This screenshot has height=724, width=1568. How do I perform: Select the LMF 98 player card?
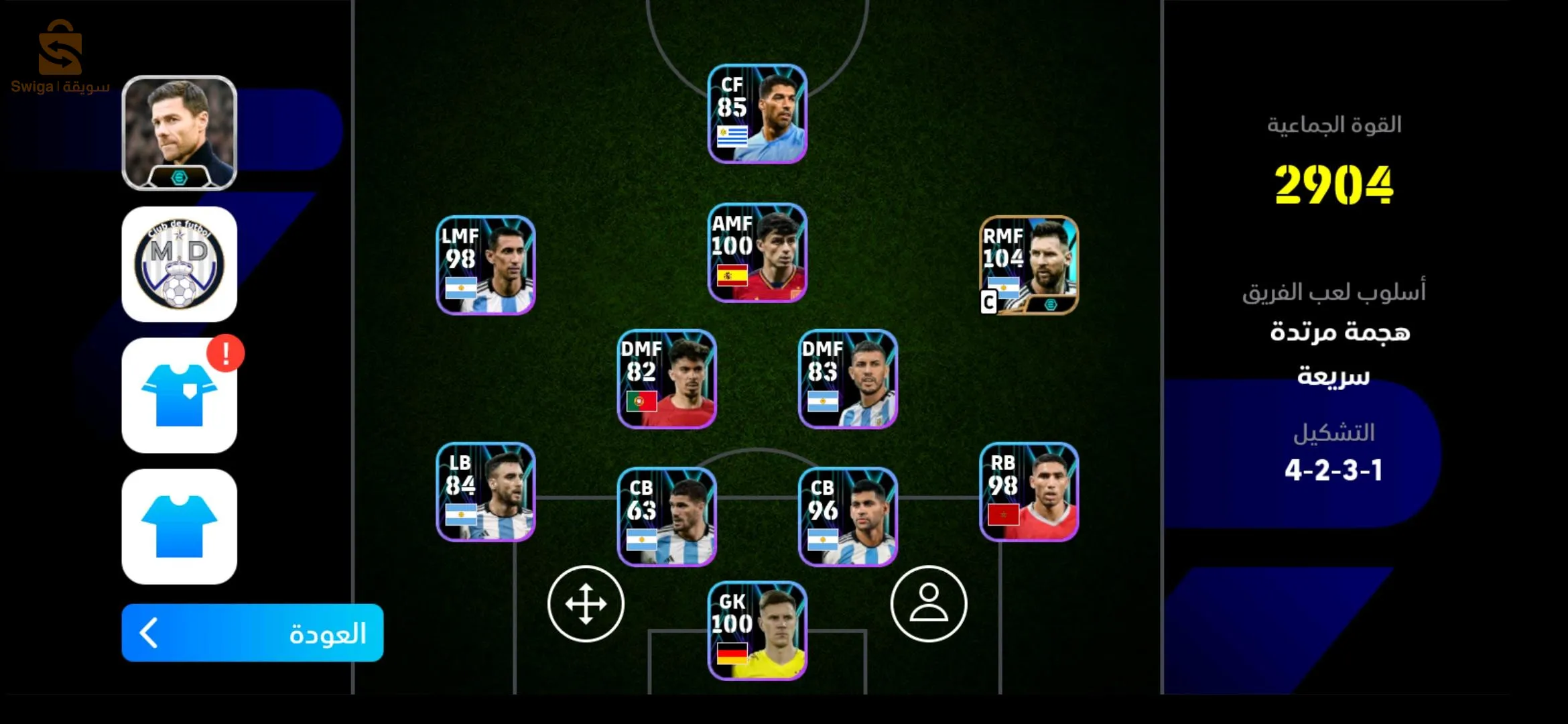tap(486, 265)
